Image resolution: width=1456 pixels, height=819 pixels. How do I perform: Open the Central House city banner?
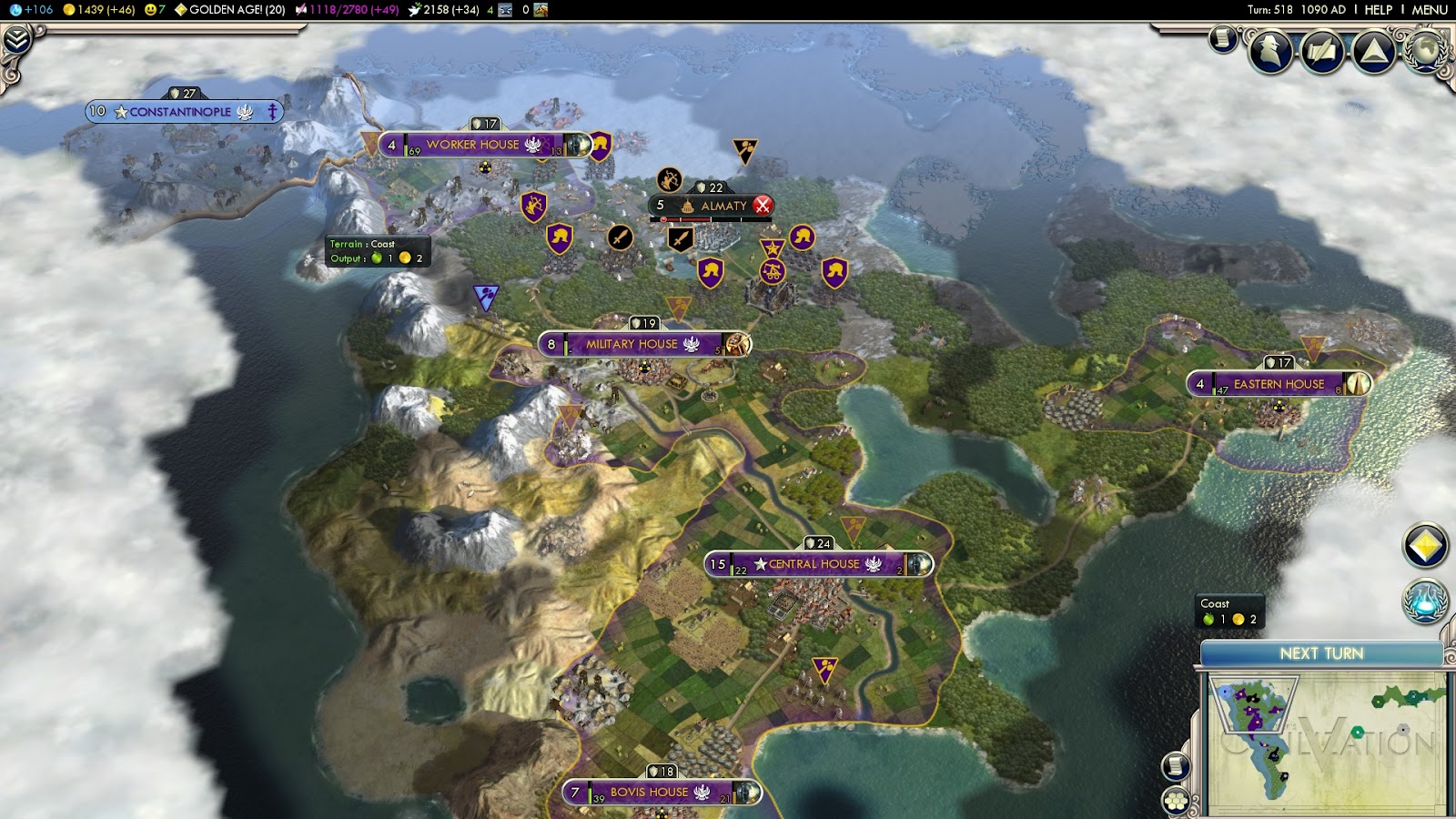tap(815, 564)
